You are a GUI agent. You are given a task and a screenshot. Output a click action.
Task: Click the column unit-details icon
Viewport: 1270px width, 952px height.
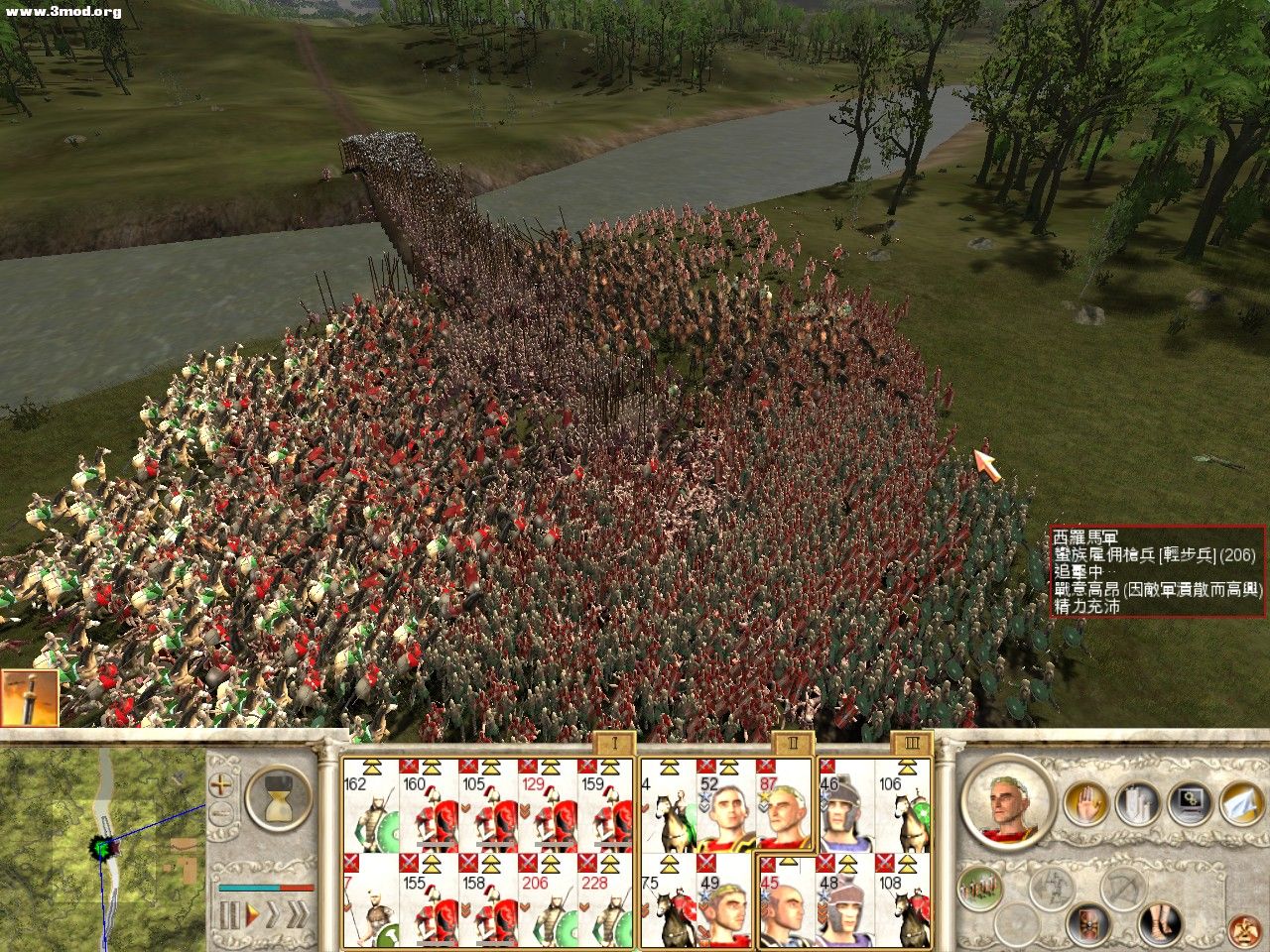[1137, 803]
